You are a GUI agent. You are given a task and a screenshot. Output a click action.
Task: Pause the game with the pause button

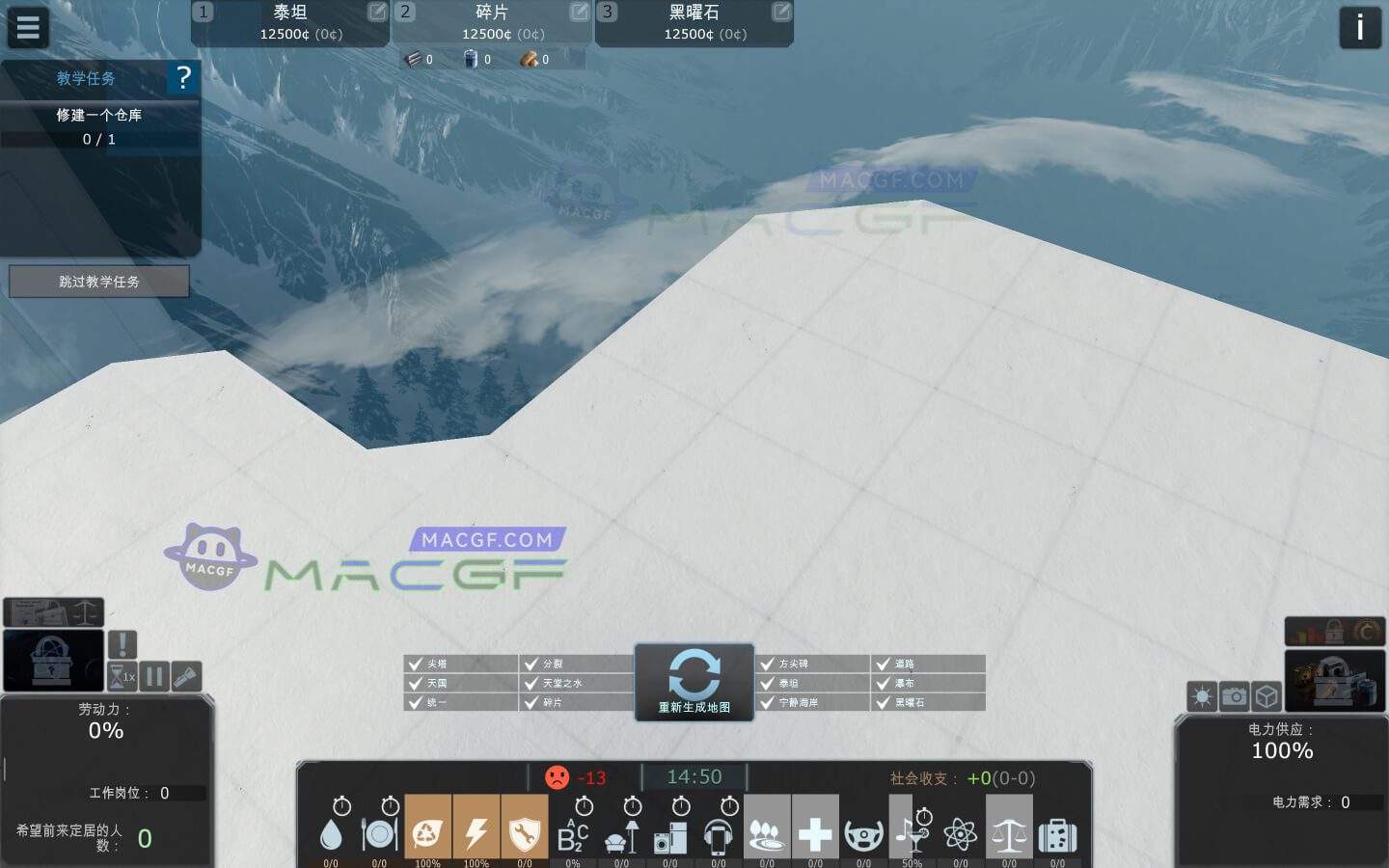coord(154,676)
